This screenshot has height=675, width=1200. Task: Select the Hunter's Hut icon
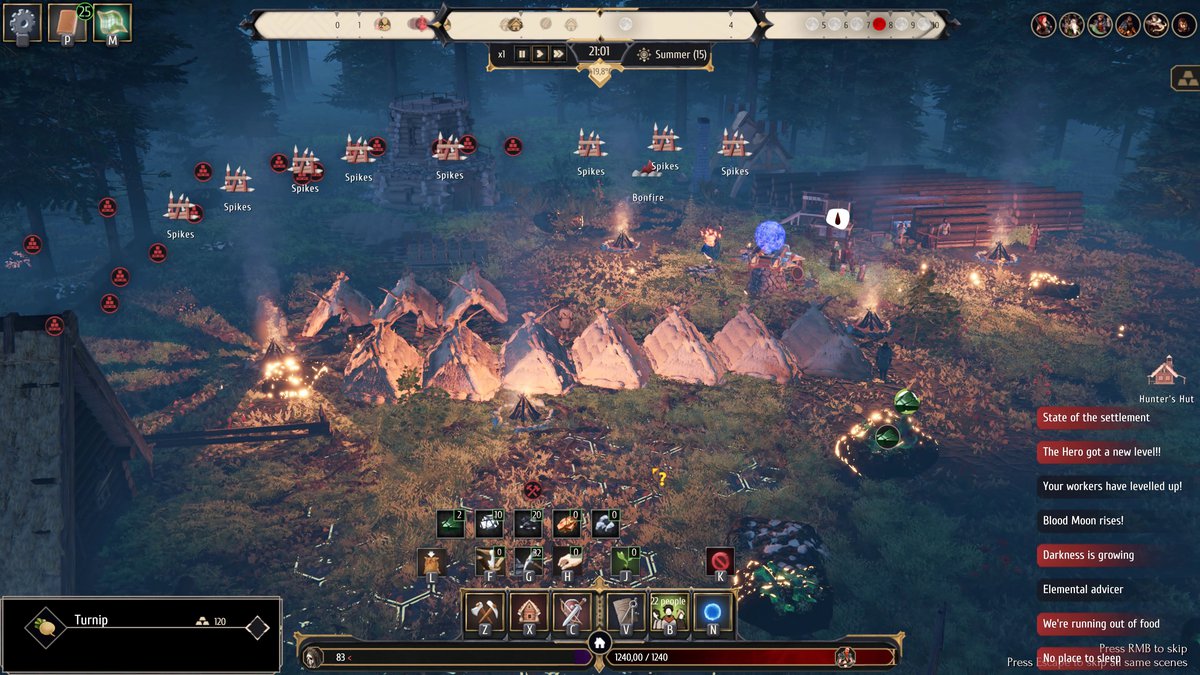point(1165,372)
